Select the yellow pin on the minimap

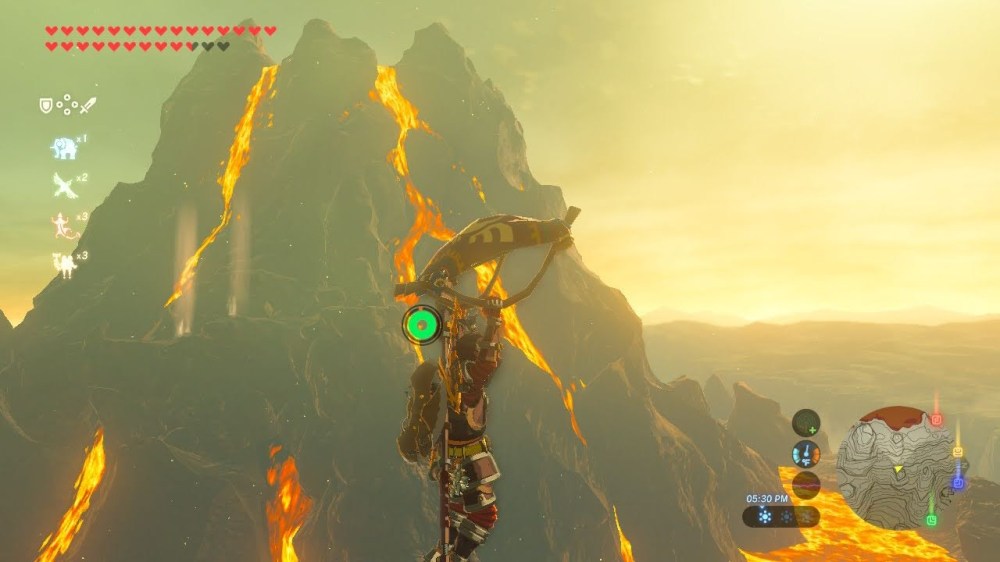point(958,451)
